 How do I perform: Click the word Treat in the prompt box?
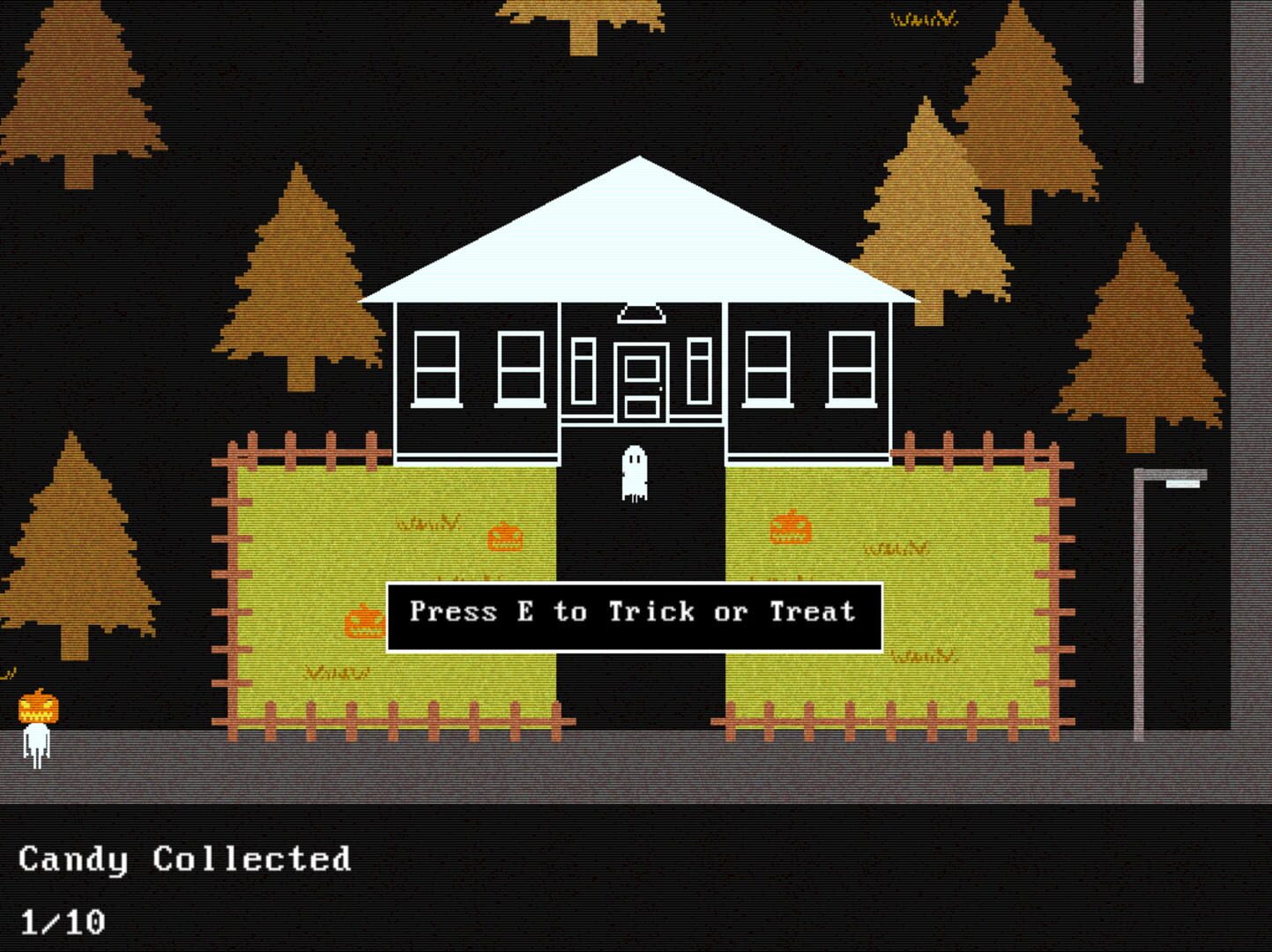pyautogui.click(x=815, y=612)
